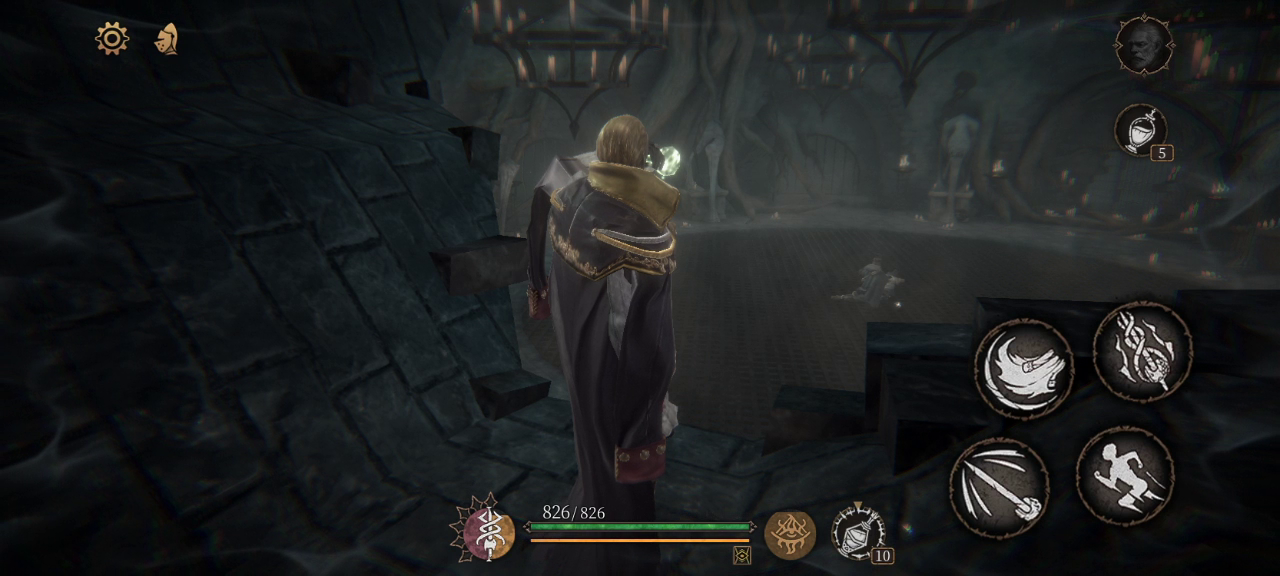Open the knight helmet character menu
This screenshot has height=576, width=1280.
tap(166, 39)
